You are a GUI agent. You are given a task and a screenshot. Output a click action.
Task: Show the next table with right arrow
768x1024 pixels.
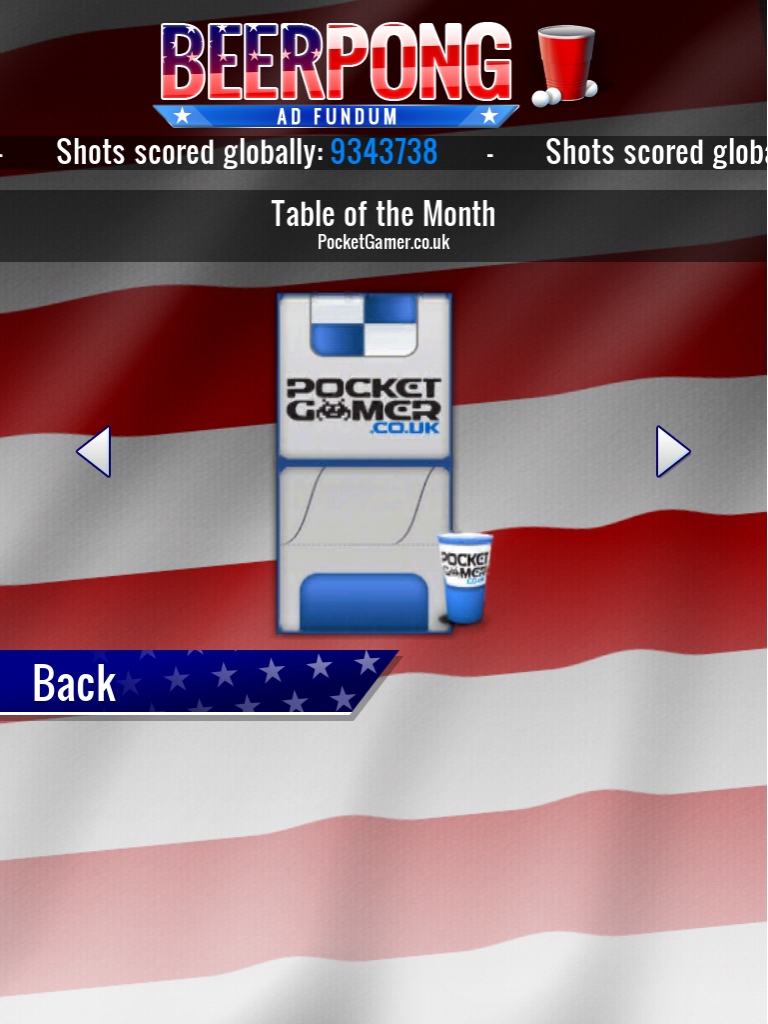672,452
